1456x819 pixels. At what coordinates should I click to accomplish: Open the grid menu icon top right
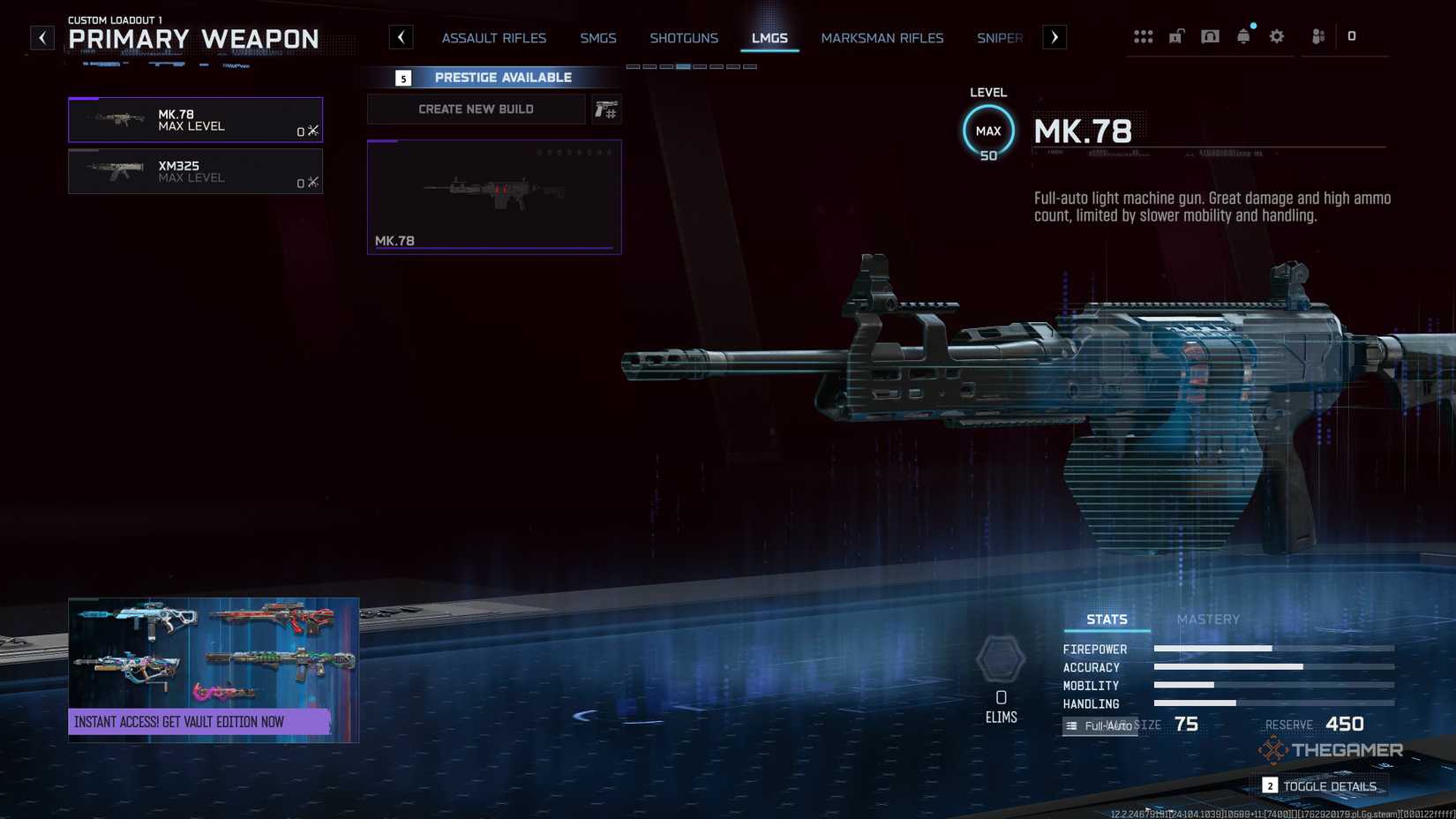point(1144,36)
